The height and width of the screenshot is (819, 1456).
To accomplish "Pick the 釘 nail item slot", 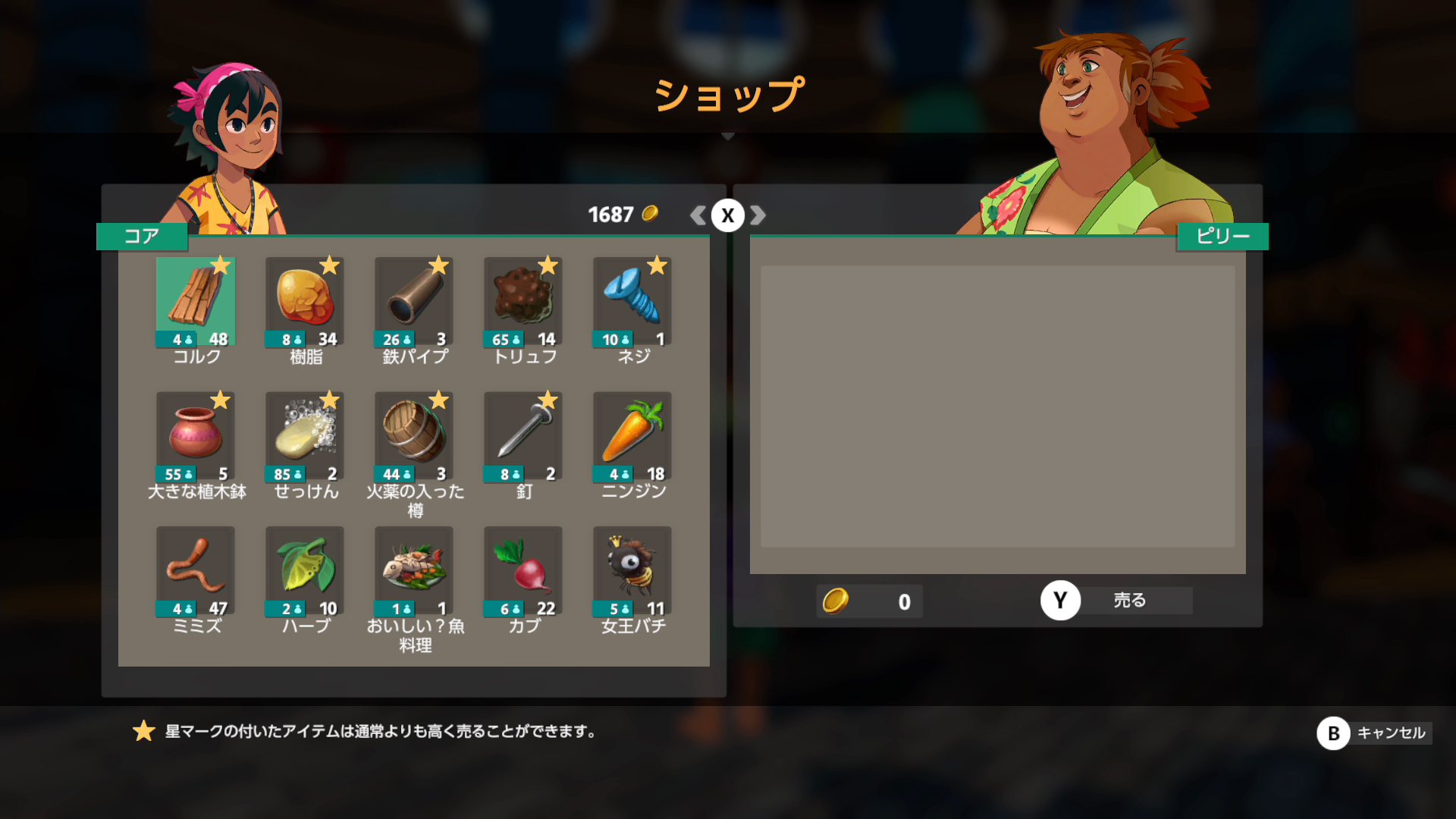I will [x=523, y=436].
